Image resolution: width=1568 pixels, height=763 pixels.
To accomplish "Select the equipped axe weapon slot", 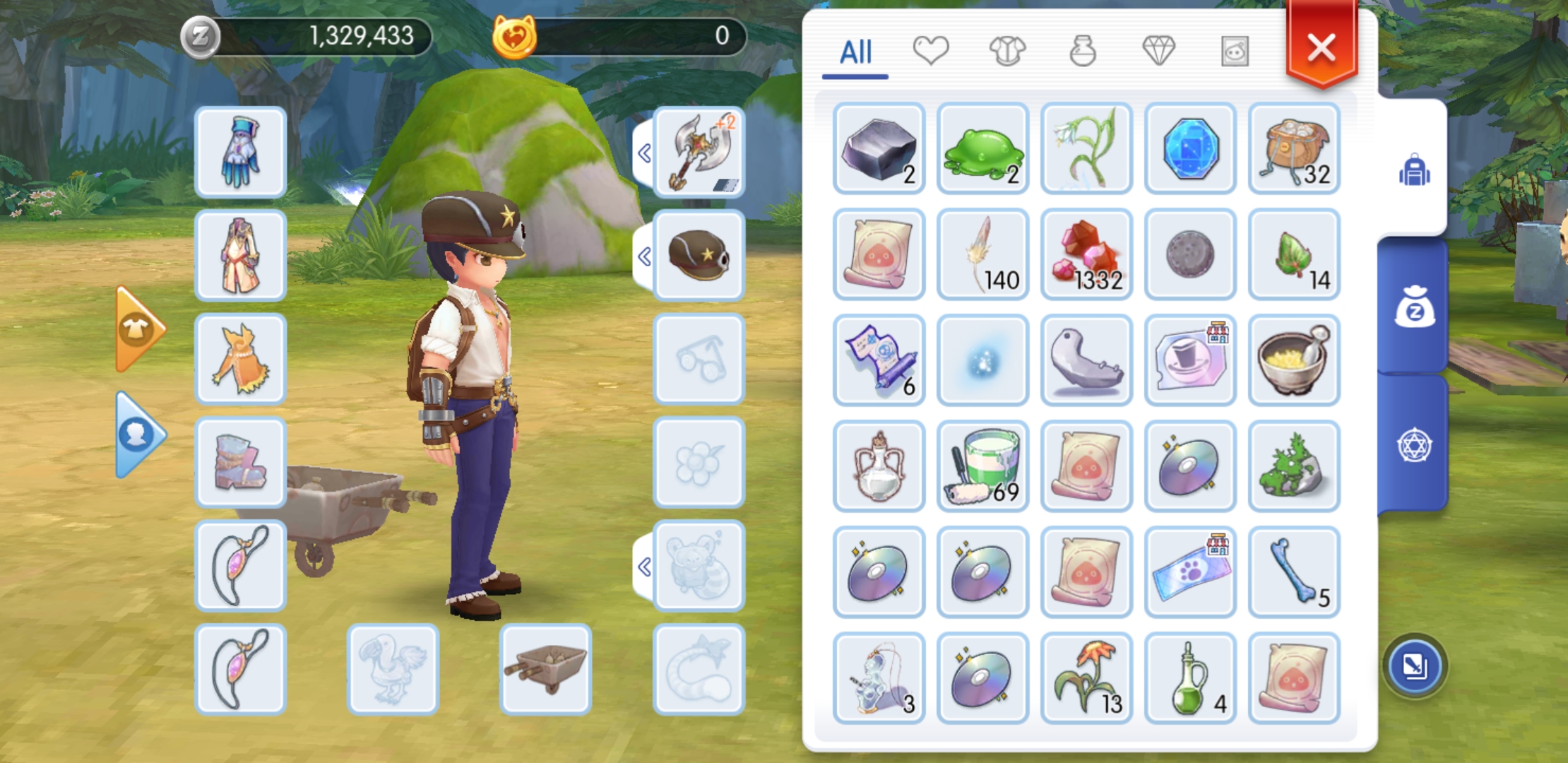I will pos(699,152).
